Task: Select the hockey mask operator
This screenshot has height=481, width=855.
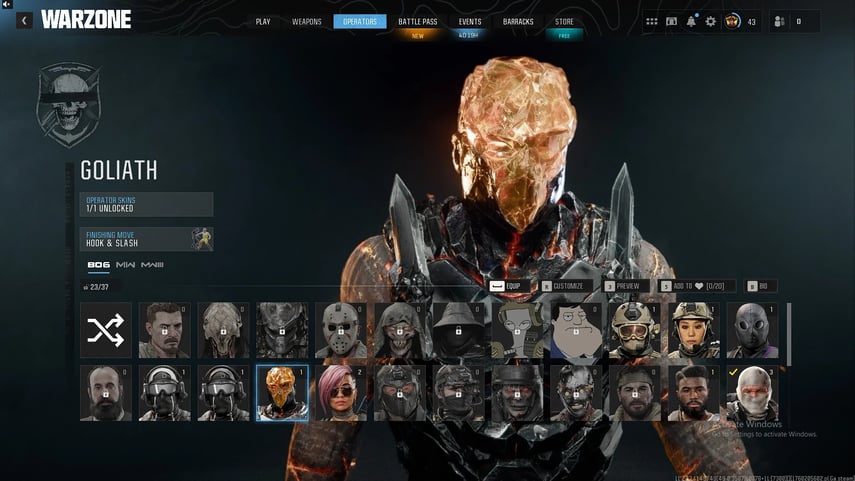Action: tap(341, 330)
